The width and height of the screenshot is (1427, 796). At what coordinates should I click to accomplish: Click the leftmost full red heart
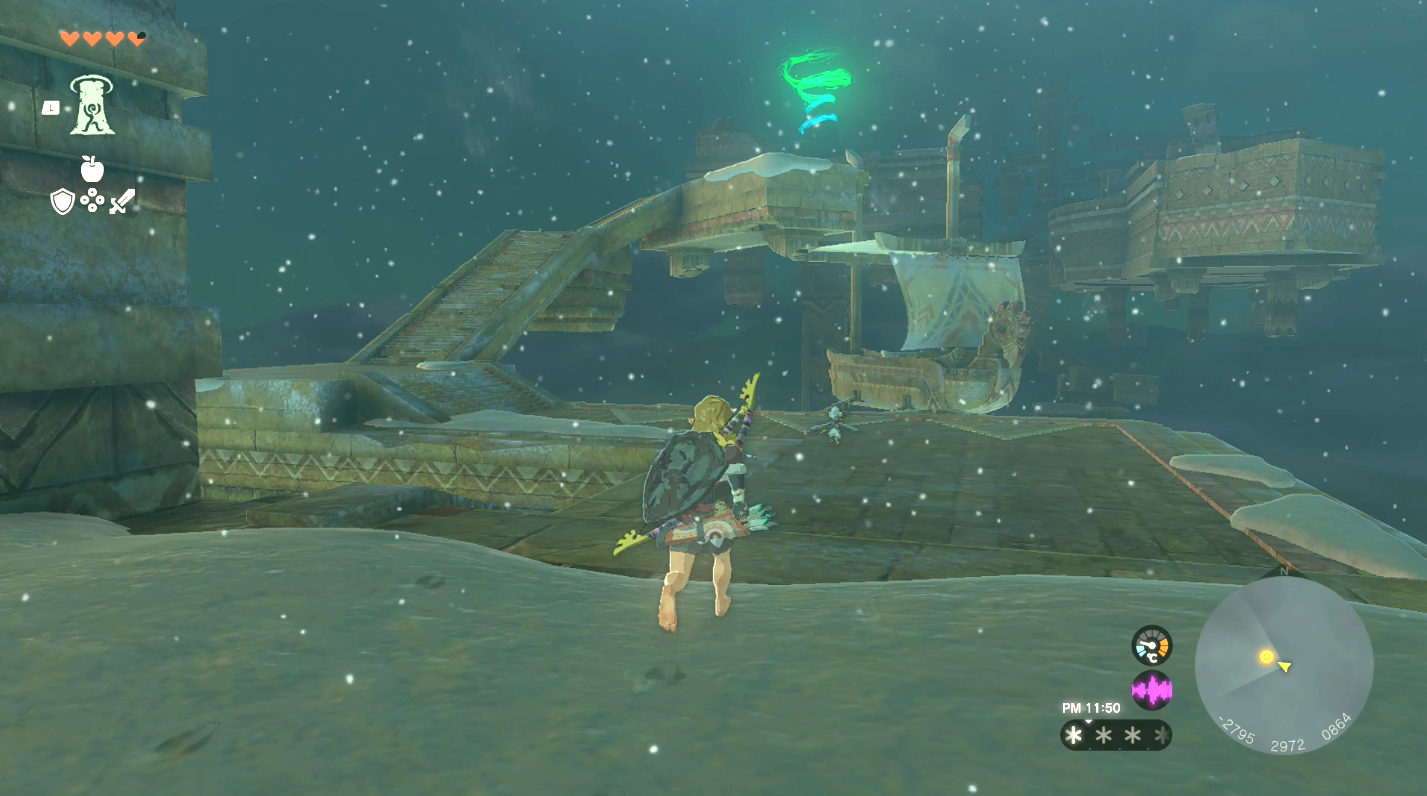[x=70, y=38]
